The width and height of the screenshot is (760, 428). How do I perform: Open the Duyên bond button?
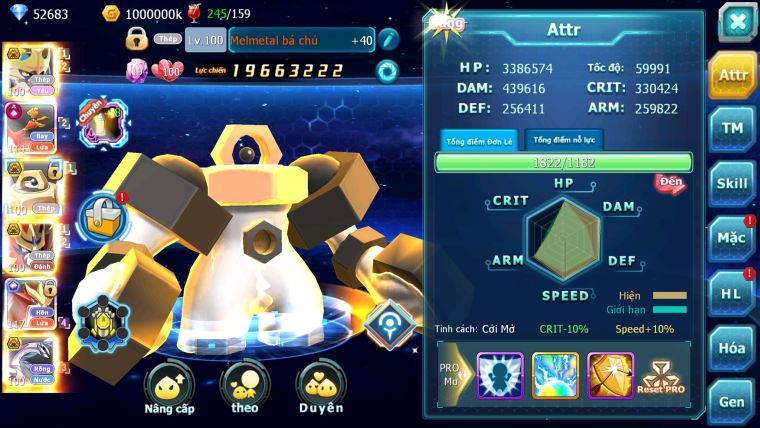[321, 388]
